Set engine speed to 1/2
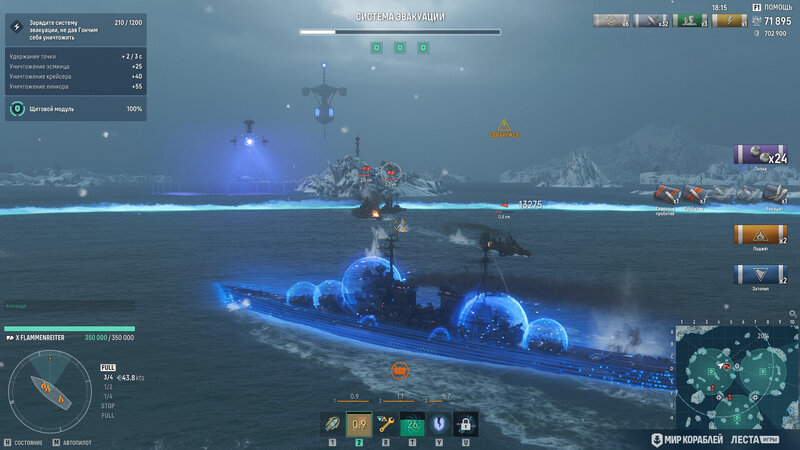800x450 pixels. (108, 386)
